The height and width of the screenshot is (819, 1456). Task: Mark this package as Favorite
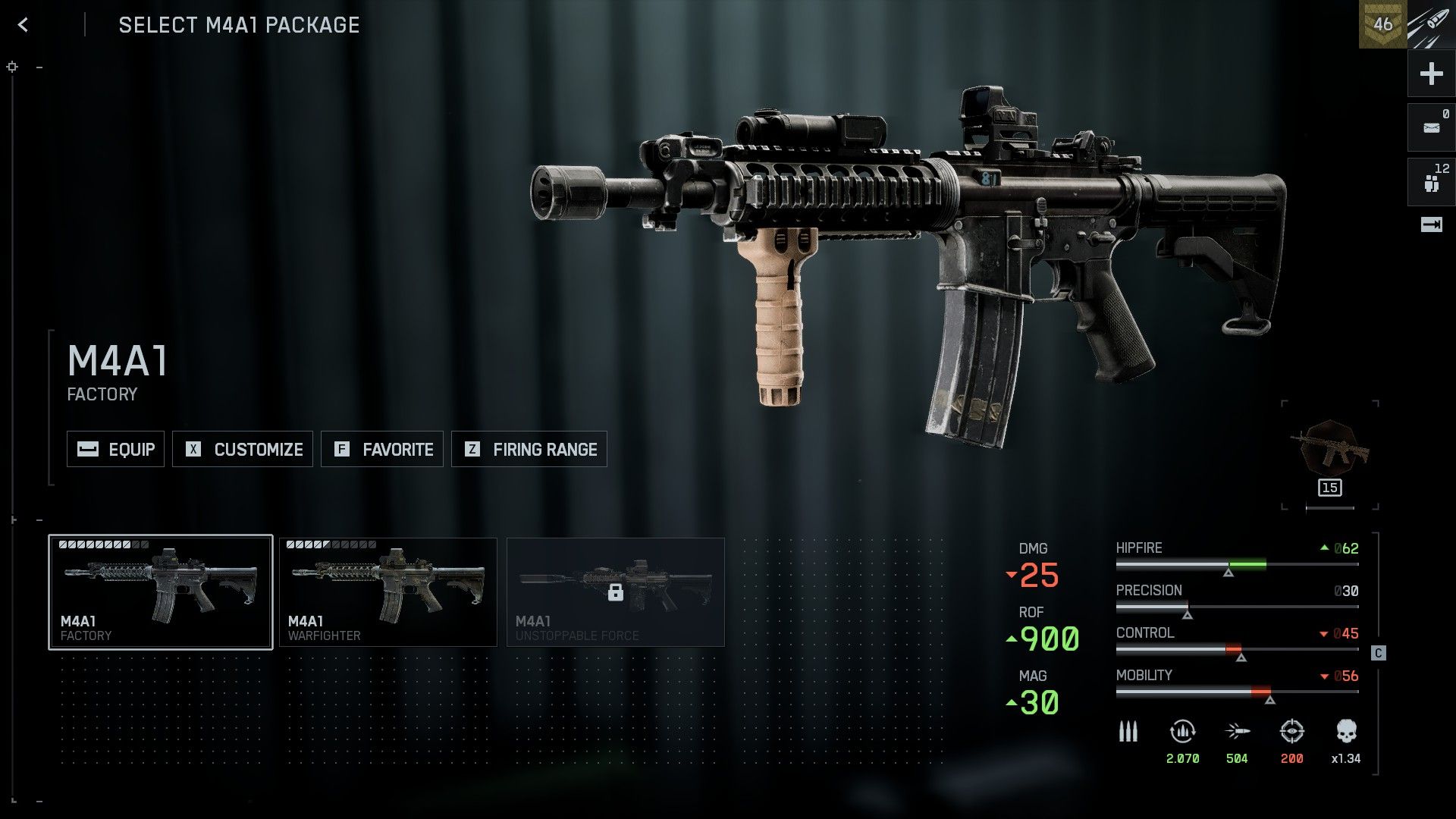(382, 449)
